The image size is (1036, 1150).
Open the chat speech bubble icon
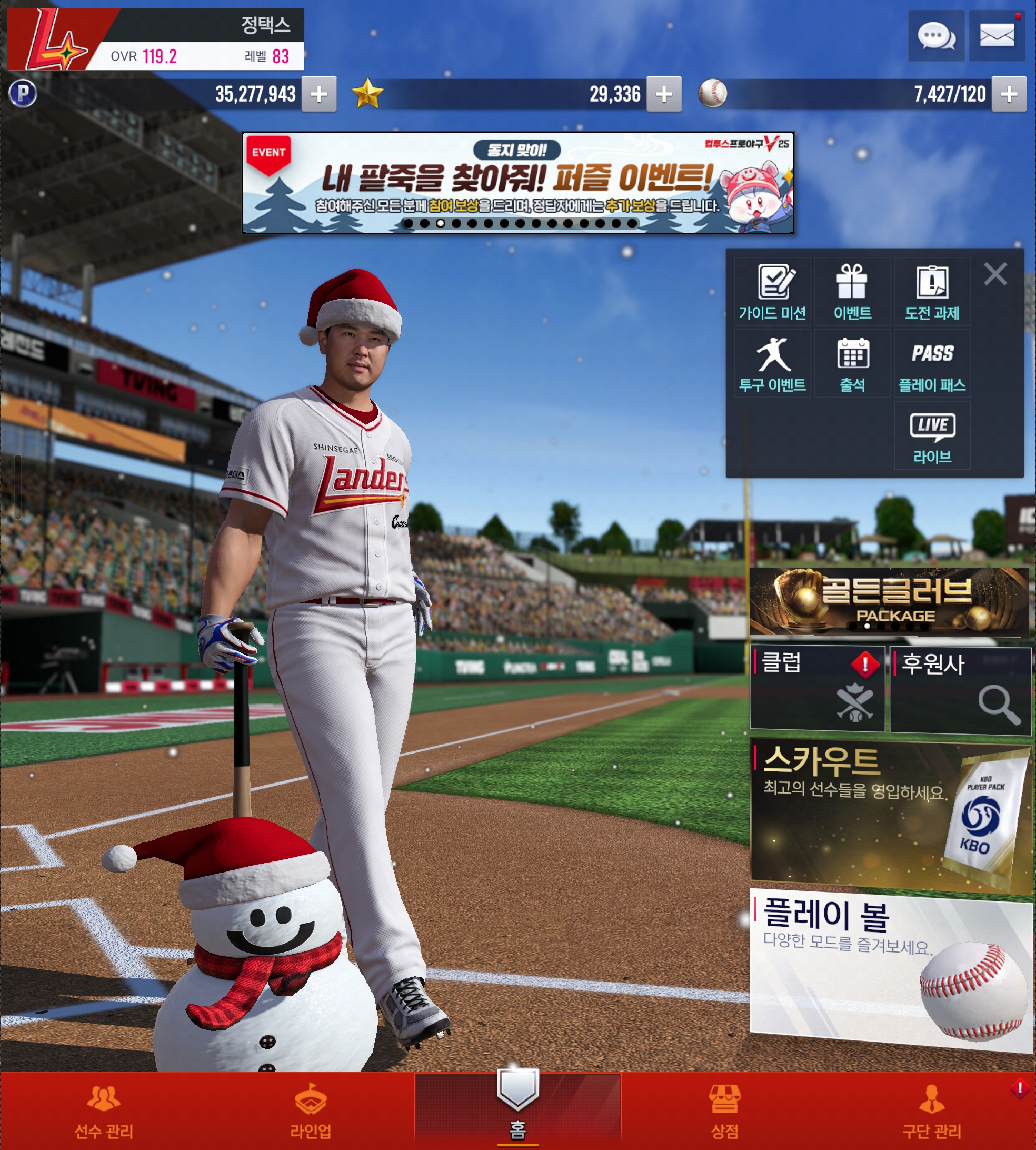click(x=936, y=36)
